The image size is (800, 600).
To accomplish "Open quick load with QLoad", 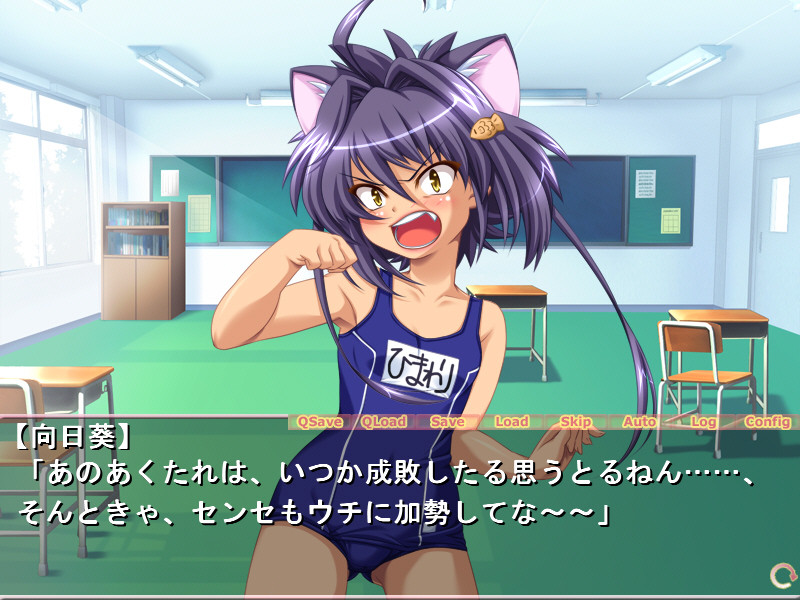I will click(x=383, y=421).
